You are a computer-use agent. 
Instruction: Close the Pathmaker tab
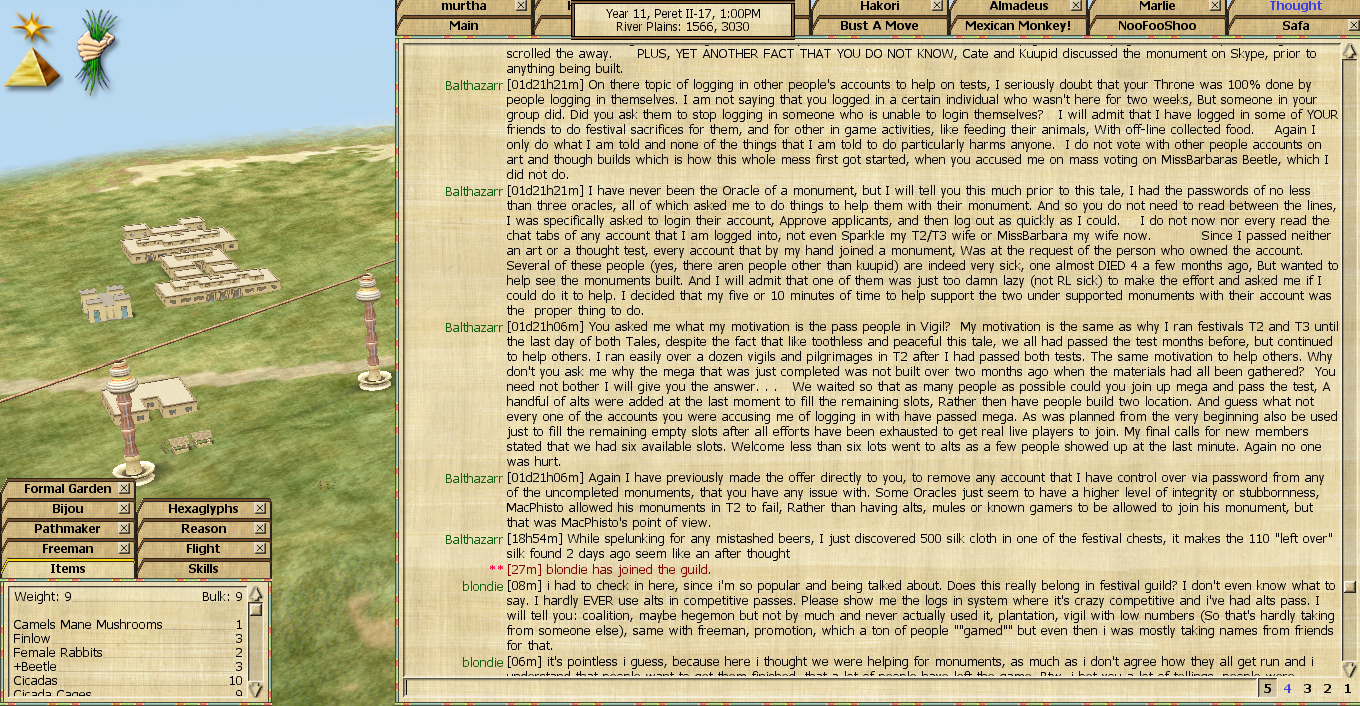pos(124,529)
